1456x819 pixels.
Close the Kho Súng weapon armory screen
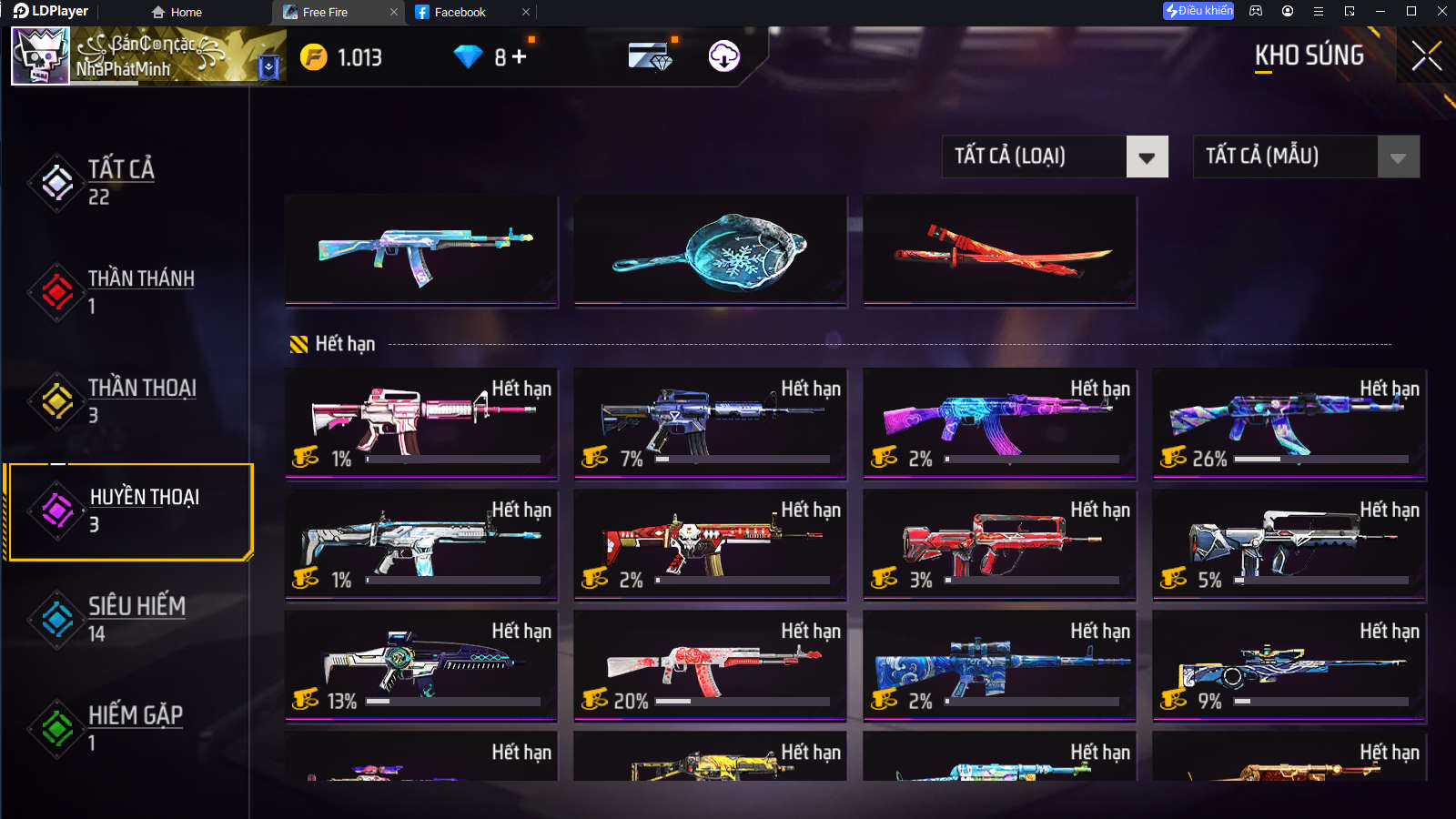pos(1426,56)
